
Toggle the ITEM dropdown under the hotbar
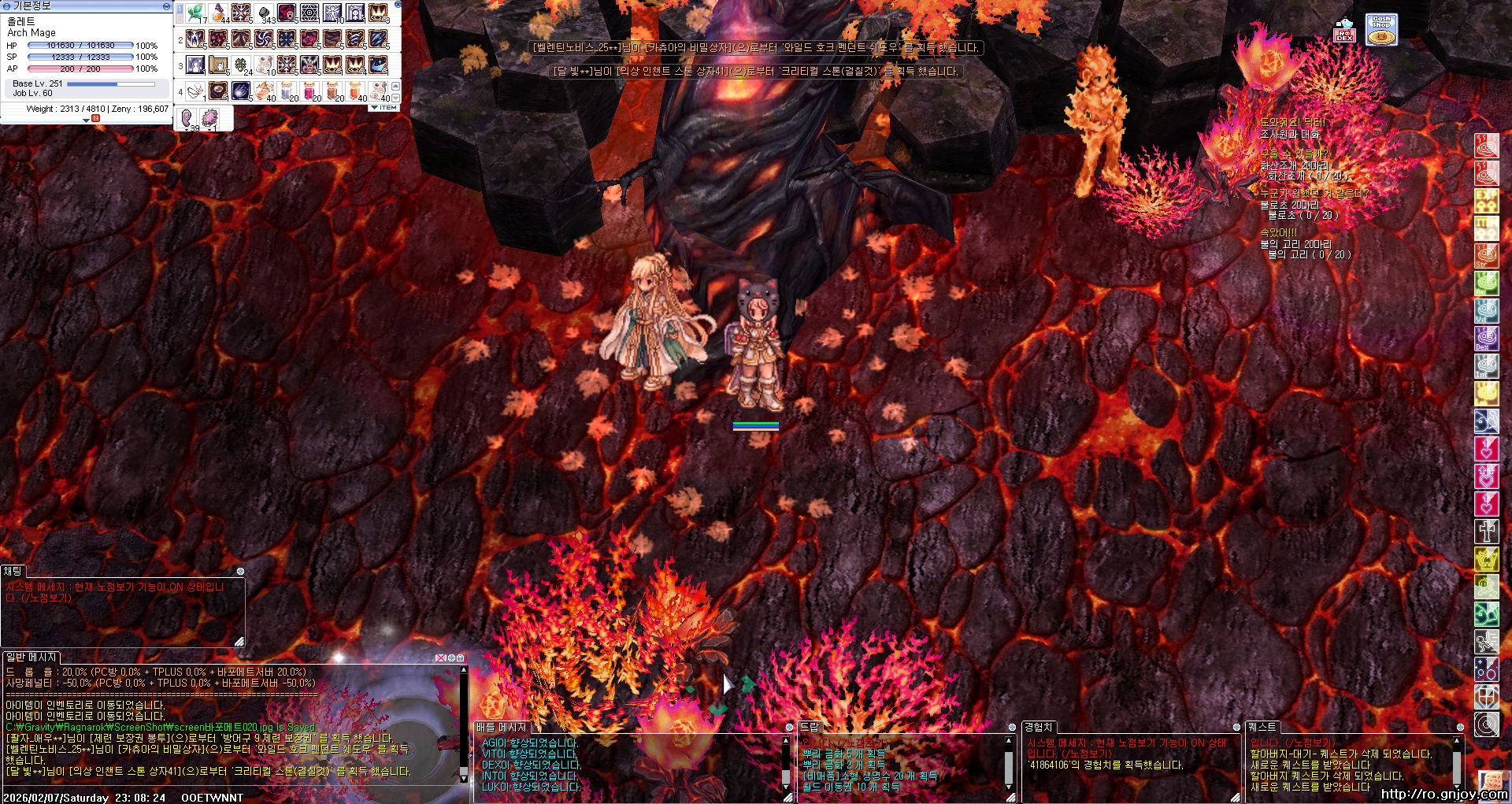pos(384,108)
